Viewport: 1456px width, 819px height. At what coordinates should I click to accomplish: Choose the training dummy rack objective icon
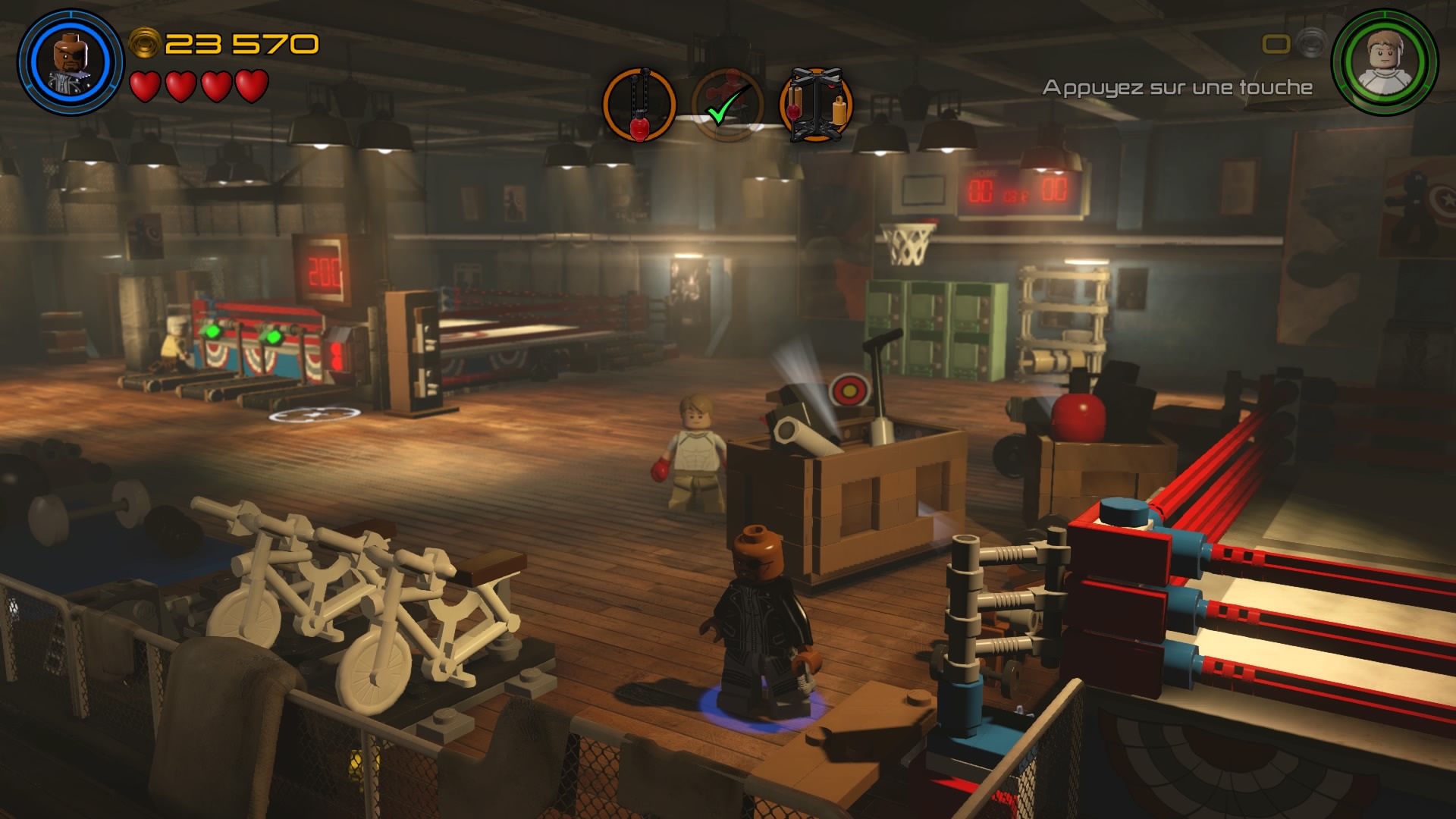815,105
